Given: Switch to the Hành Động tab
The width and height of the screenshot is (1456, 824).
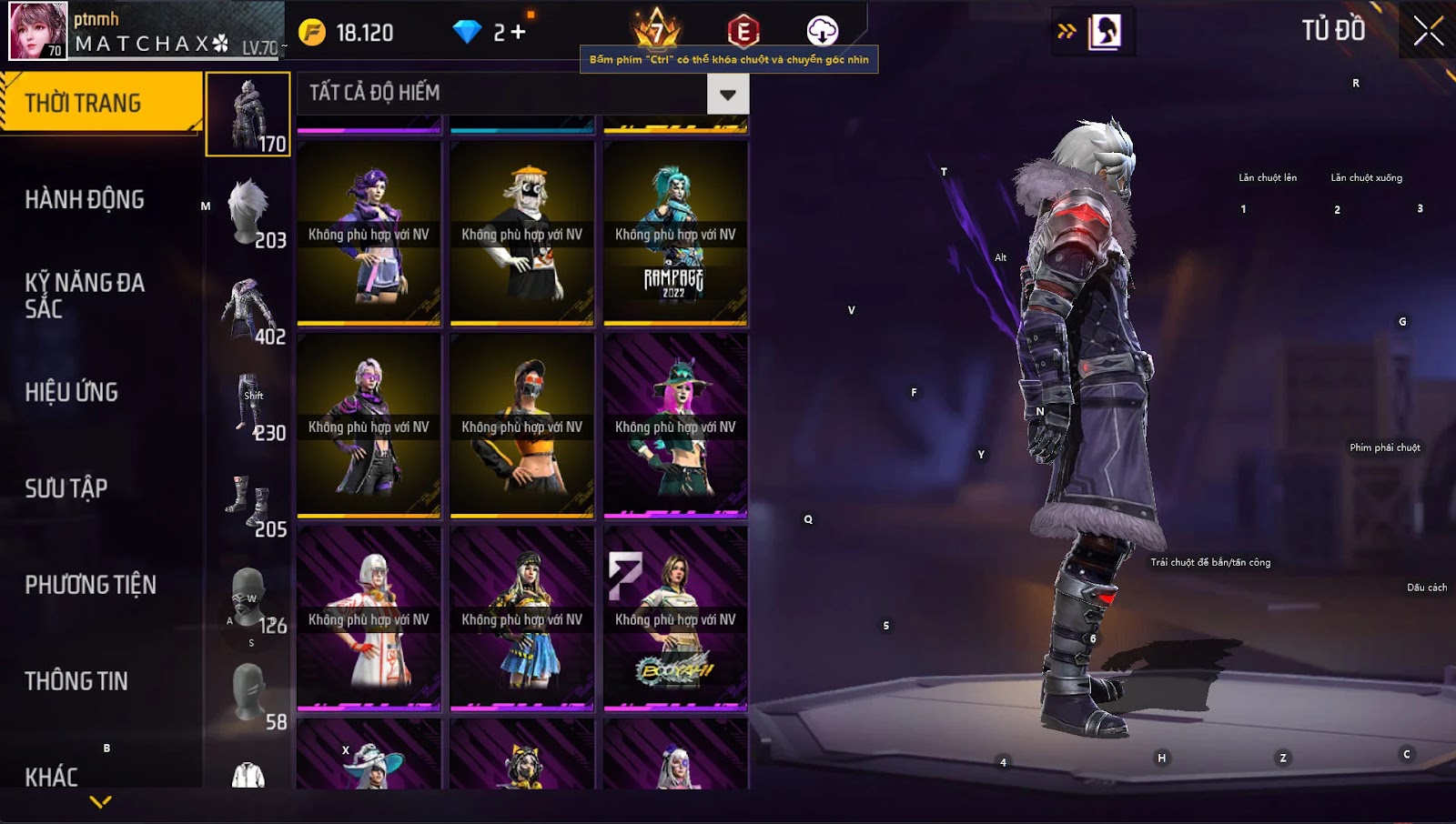Looking at the screenshot, I should coord(85,200).
